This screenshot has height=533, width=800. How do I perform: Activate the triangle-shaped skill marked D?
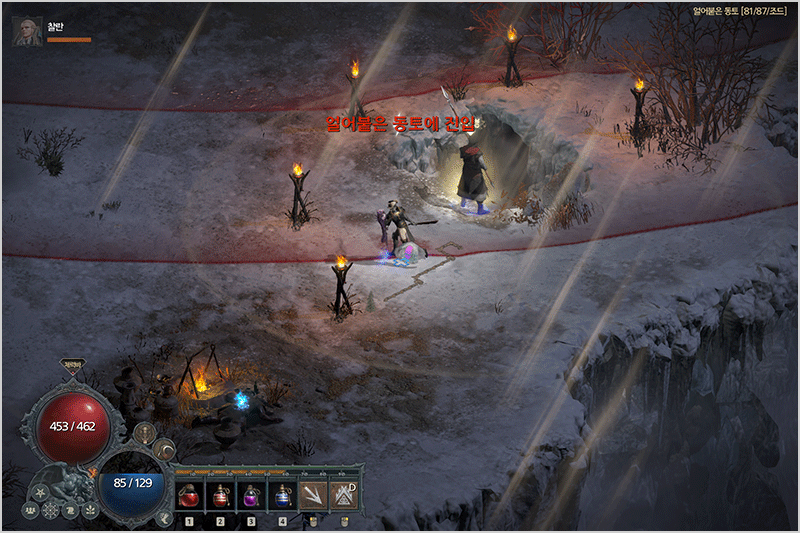click(x=344, y=494)
